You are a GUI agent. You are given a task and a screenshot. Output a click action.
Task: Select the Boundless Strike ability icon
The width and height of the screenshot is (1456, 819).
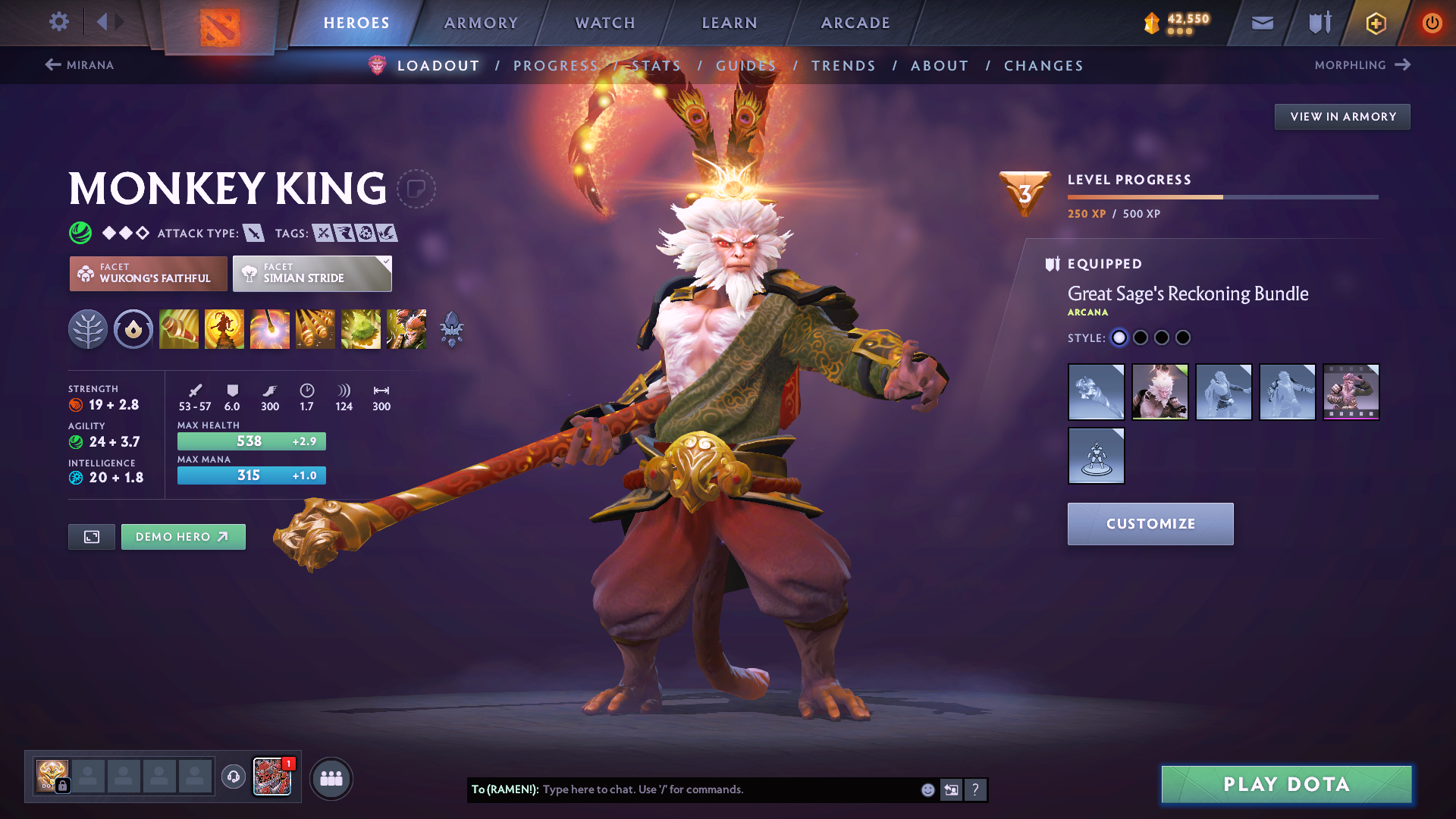coord(179,328)
